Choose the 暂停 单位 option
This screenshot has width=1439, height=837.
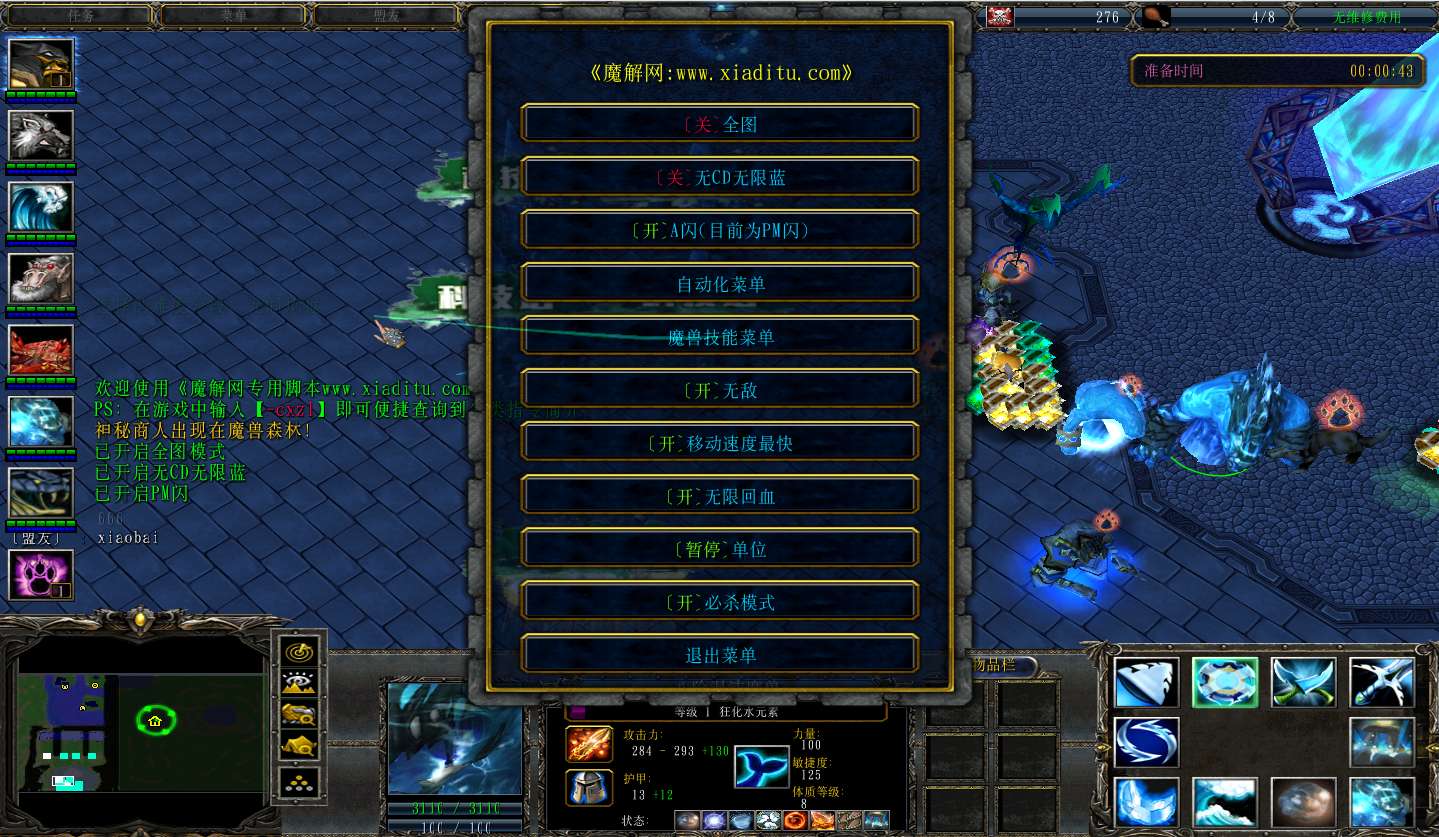[720, 549]
